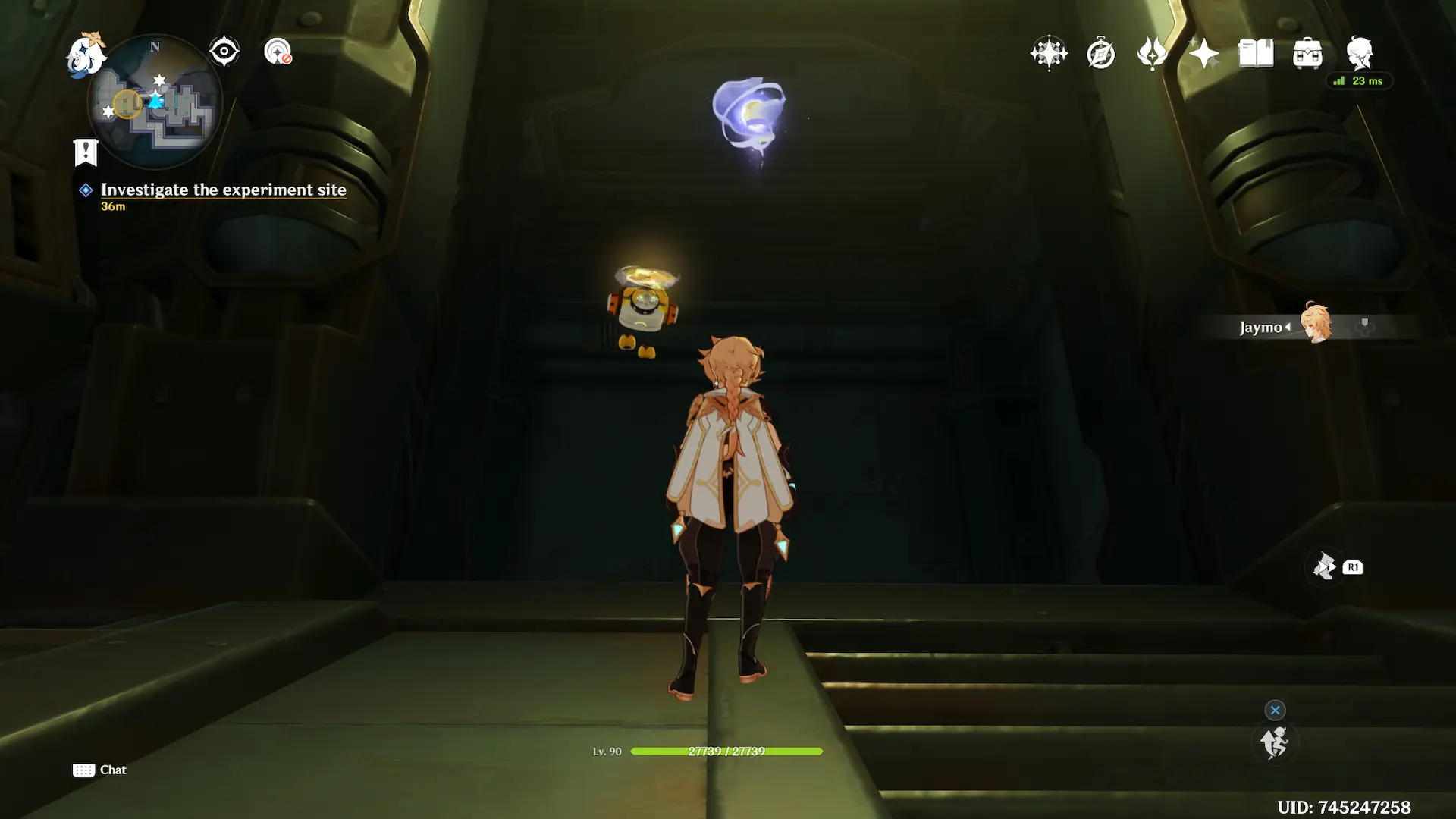Open the Events four-point star icon
This screenshot has height=819, width=1456.
(x=1203, y=54)
